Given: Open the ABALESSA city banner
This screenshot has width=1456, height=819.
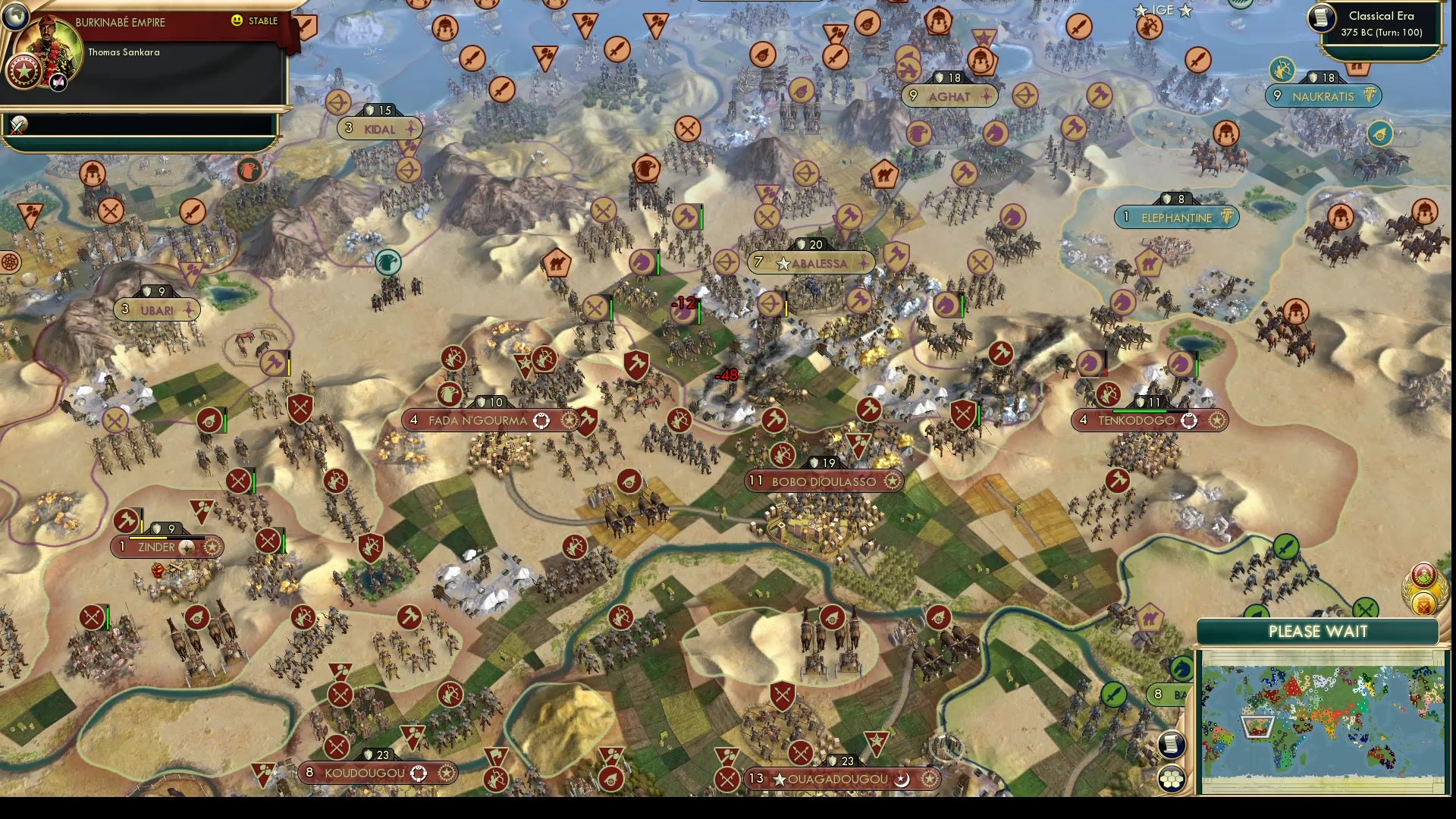Looking at the screenshot, I should pyautogui.click(x=808, y=263).
